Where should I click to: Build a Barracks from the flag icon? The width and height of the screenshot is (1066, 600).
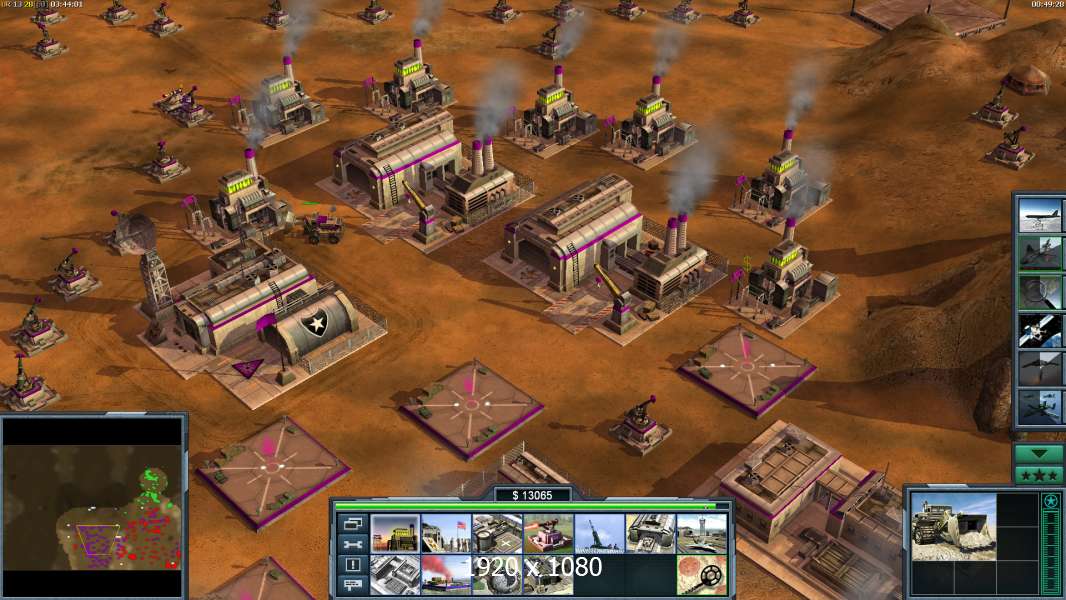pyautogui.click(x=446, y=533)
